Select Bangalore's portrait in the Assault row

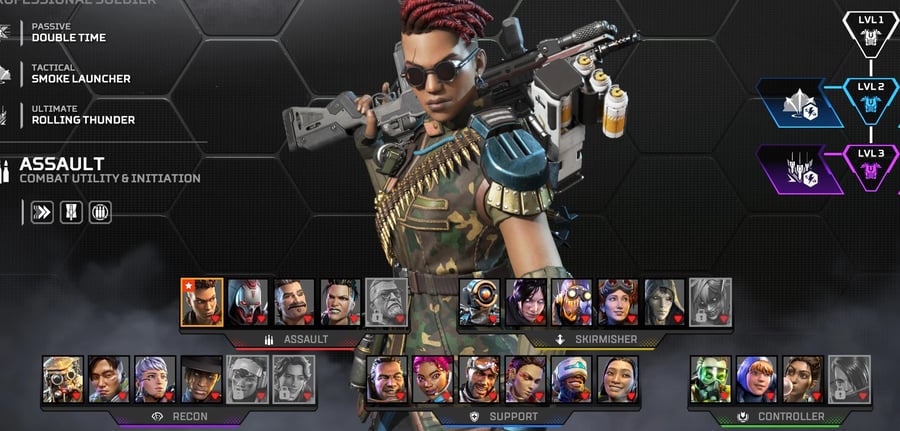coord(202,302)
